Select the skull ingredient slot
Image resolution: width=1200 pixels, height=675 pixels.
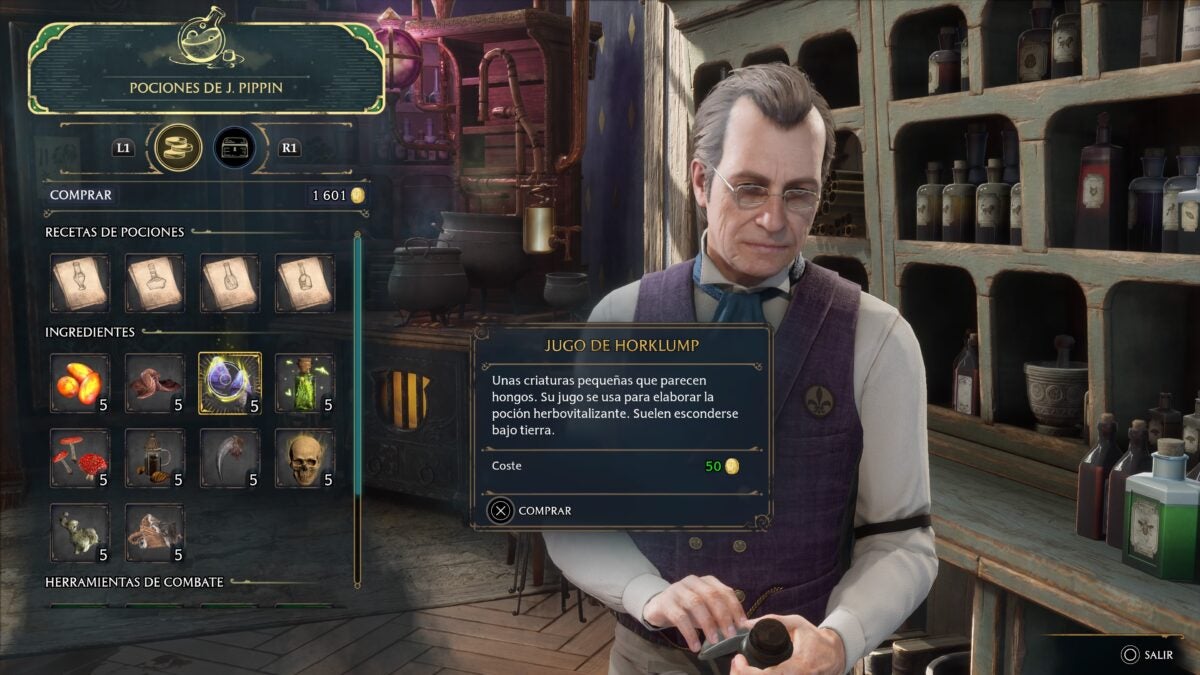pyautogui.click(x=305, y=458)
